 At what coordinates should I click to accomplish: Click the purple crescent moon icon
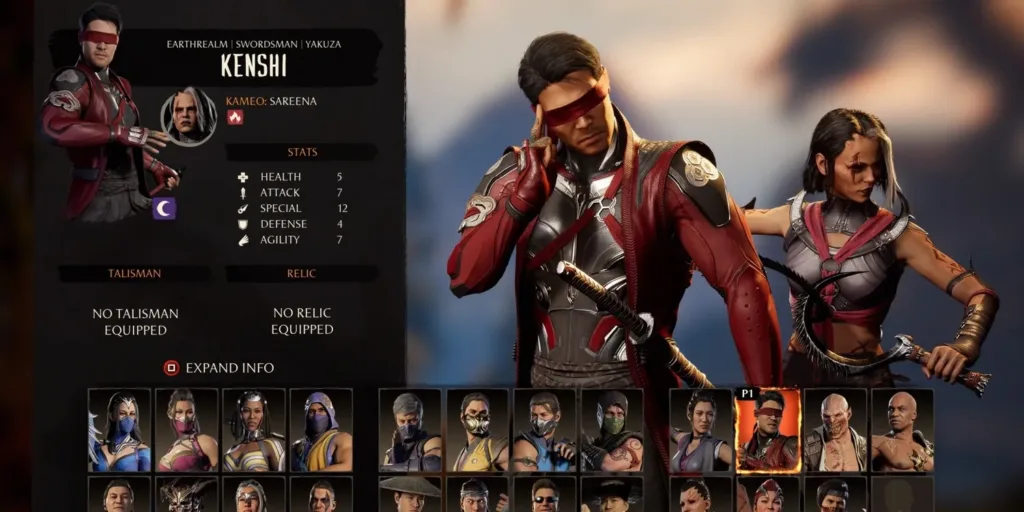pyautogui.click(x=164, y=208)
